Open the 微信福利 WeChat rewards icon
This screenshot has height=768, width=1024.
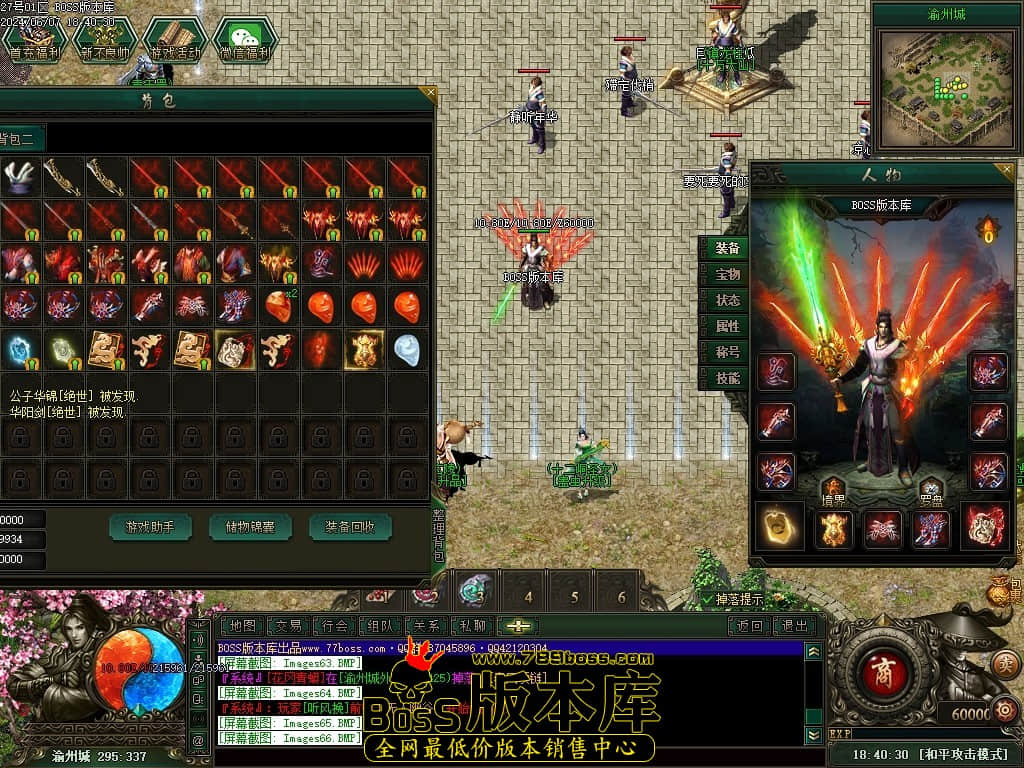click(244, 41)
